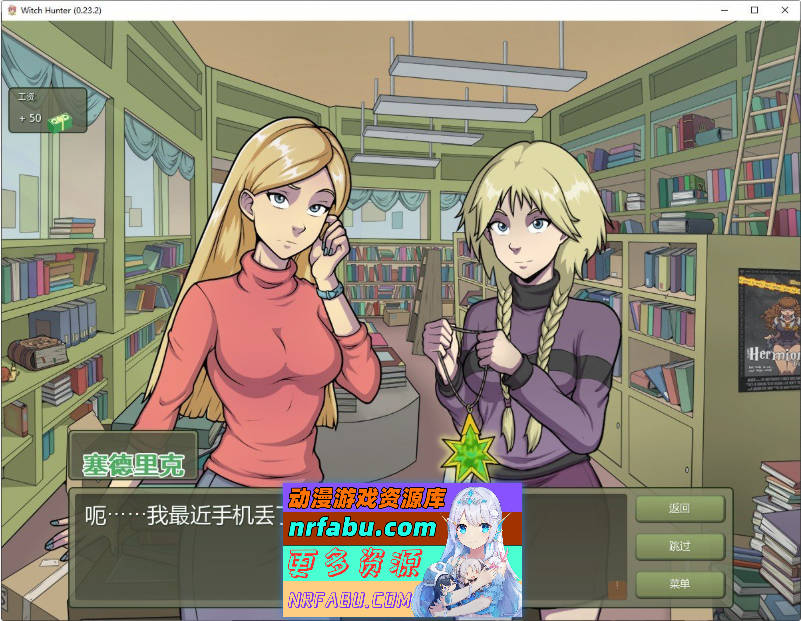
Task: Click the 返回 (back) button
Action: (679, 508)
